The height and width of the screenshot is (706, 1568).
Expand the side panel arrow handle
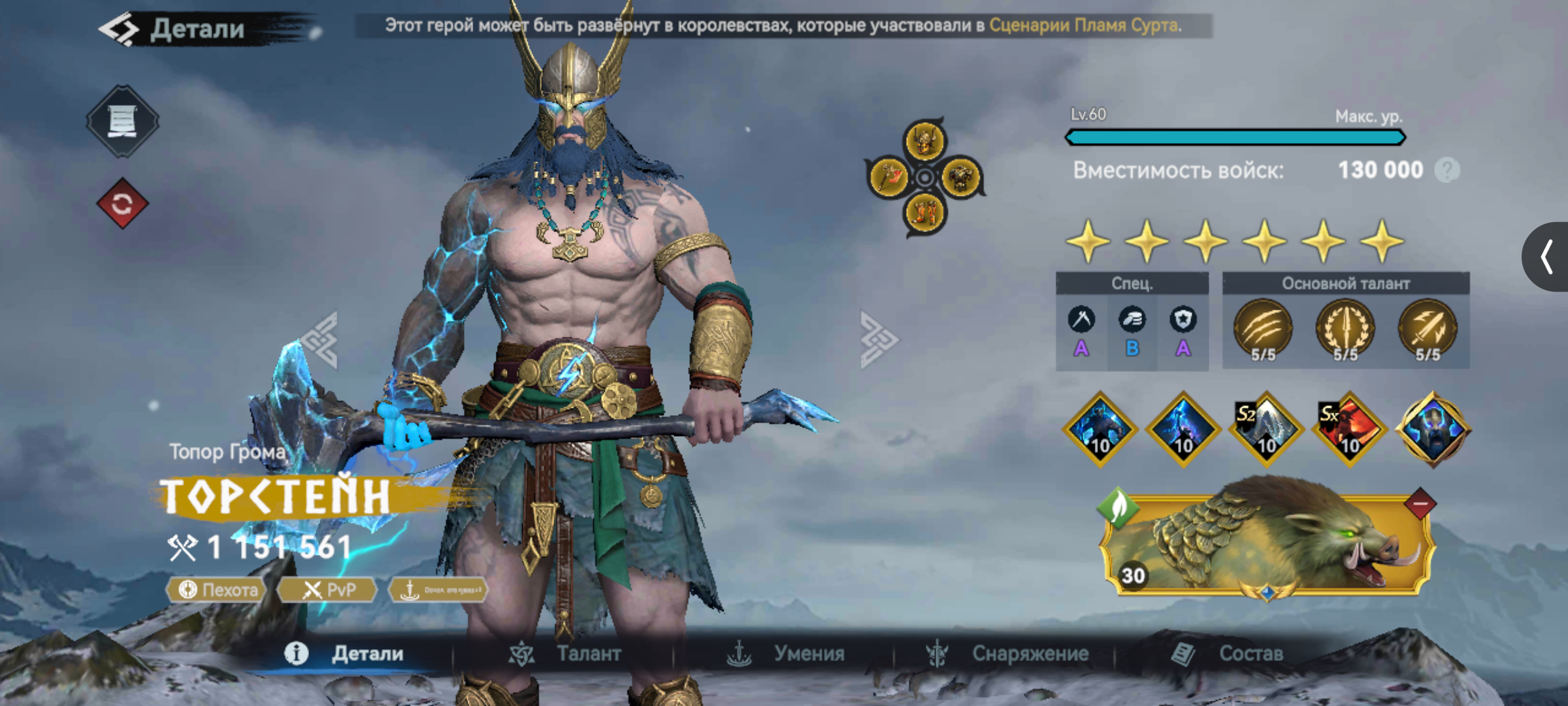point(1546,256)
